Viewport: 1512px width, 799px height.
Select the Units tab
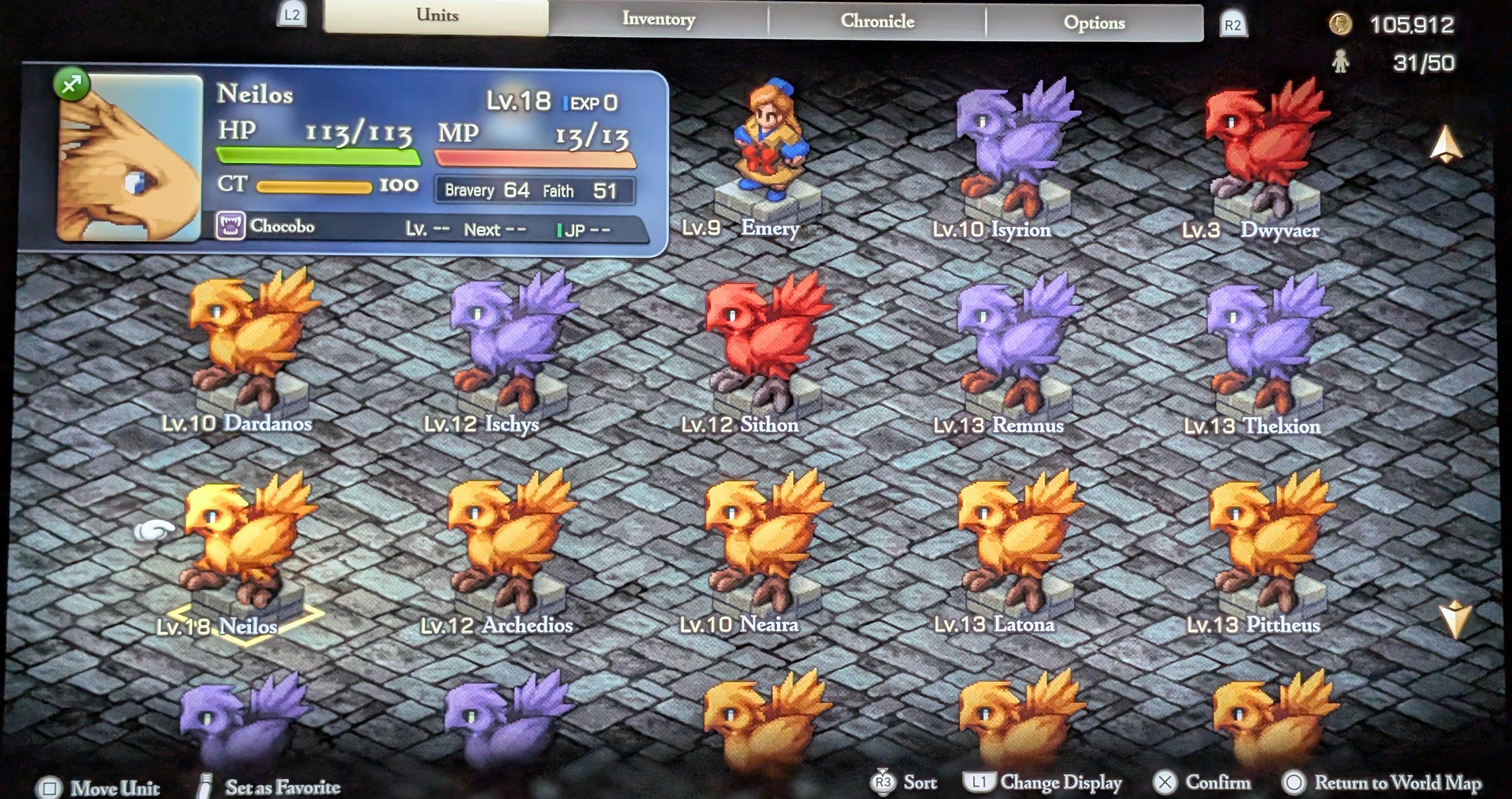437,16
